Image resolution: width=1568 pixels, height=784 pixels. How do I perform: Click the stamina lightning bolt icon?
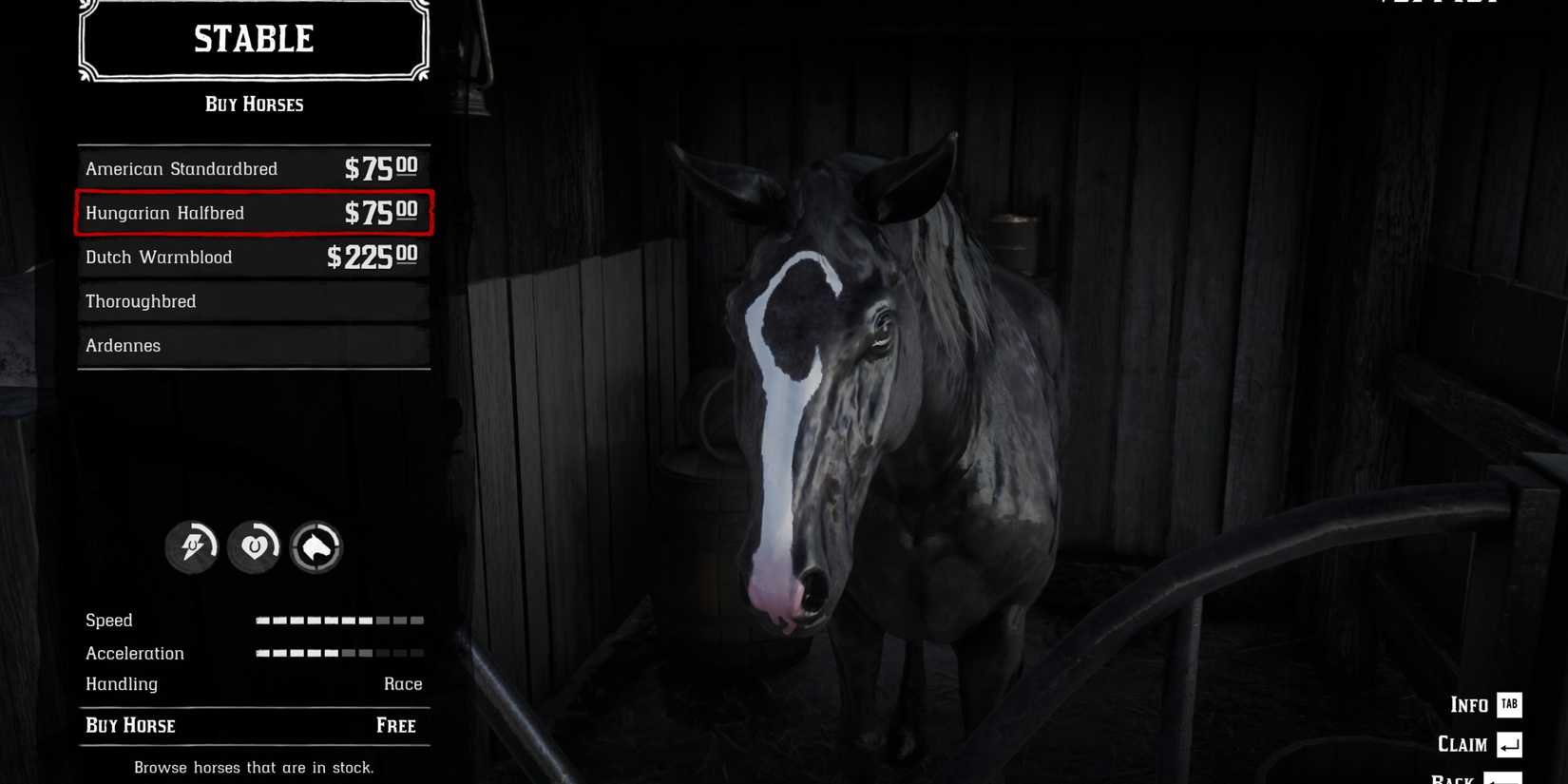click(192, 547)
